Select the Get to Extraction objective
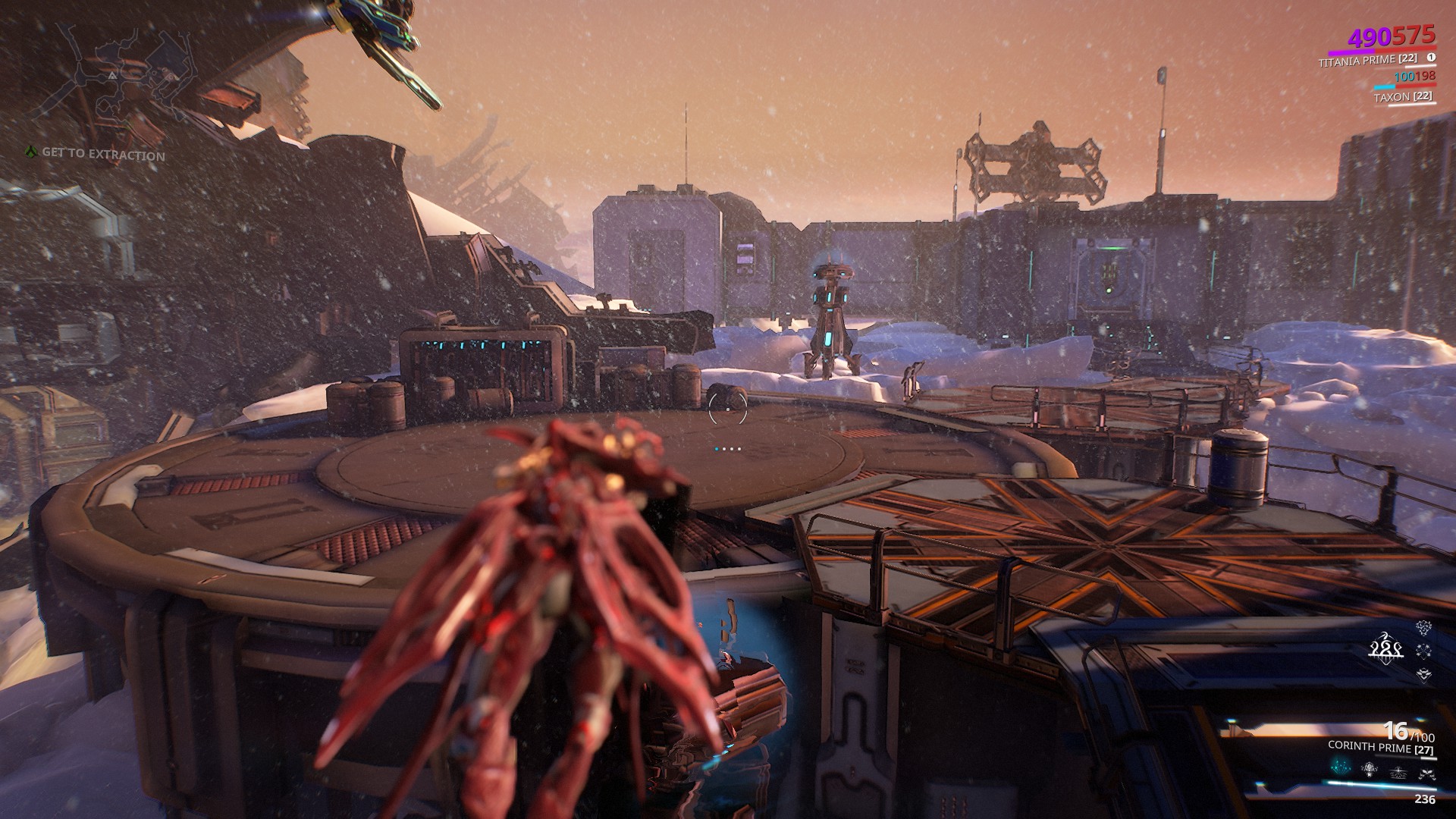1456x819 pixels. click(103, 154)
